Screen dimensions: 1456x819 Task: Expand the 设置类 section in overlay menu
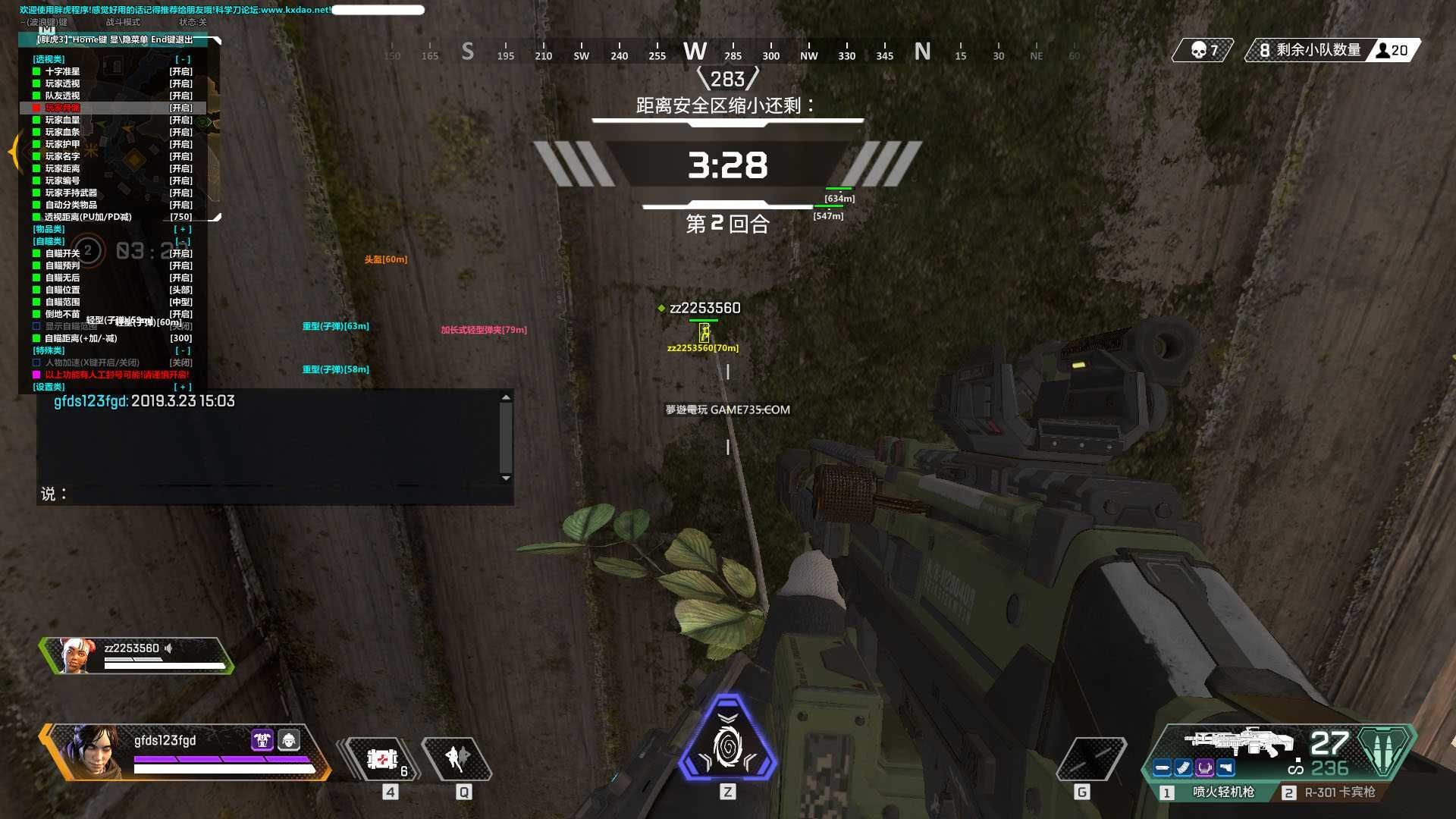(x=182, y=387)
